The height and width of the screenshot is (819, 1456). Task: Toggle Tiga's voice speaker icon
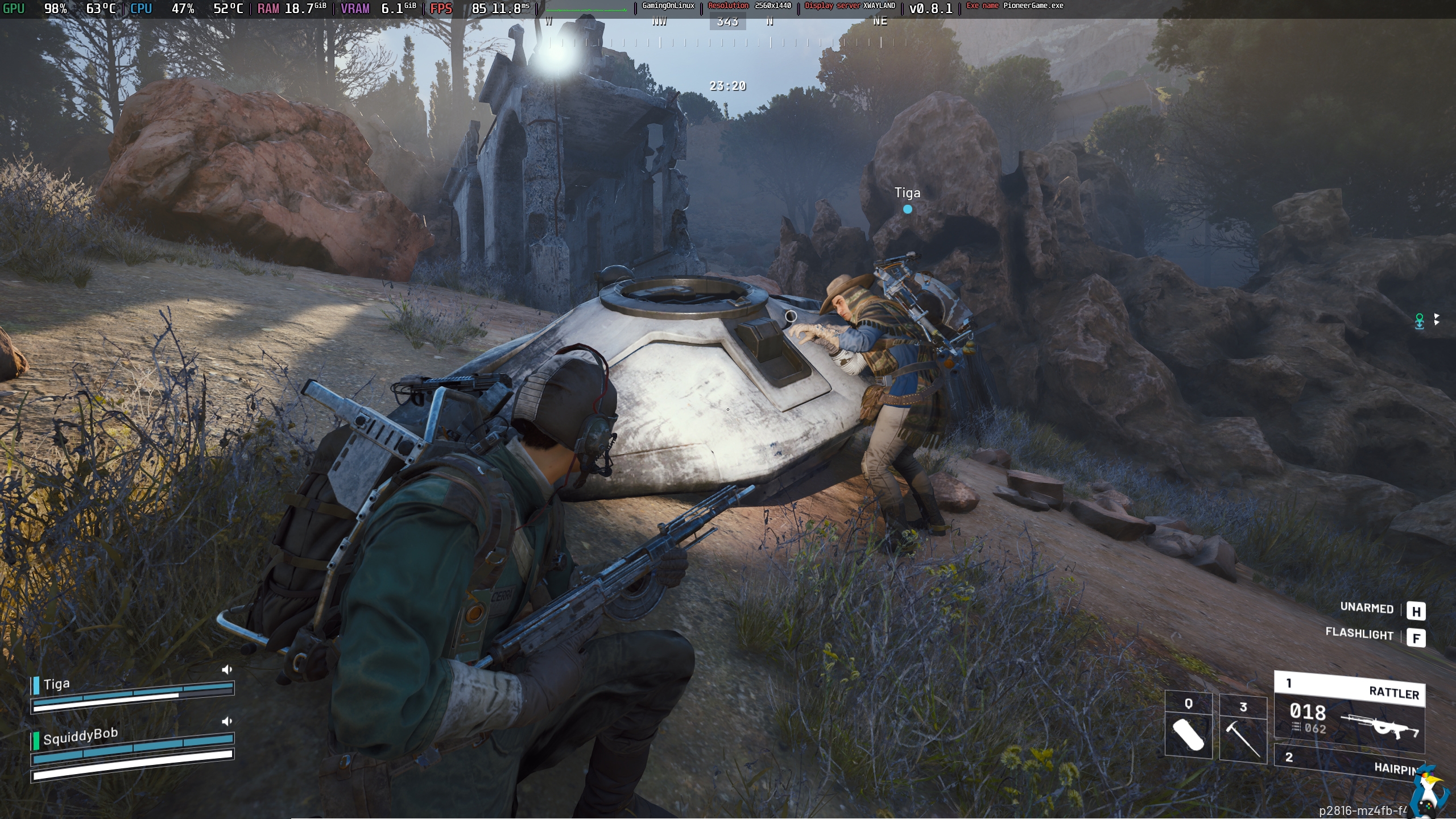click(x=227, y=670)
